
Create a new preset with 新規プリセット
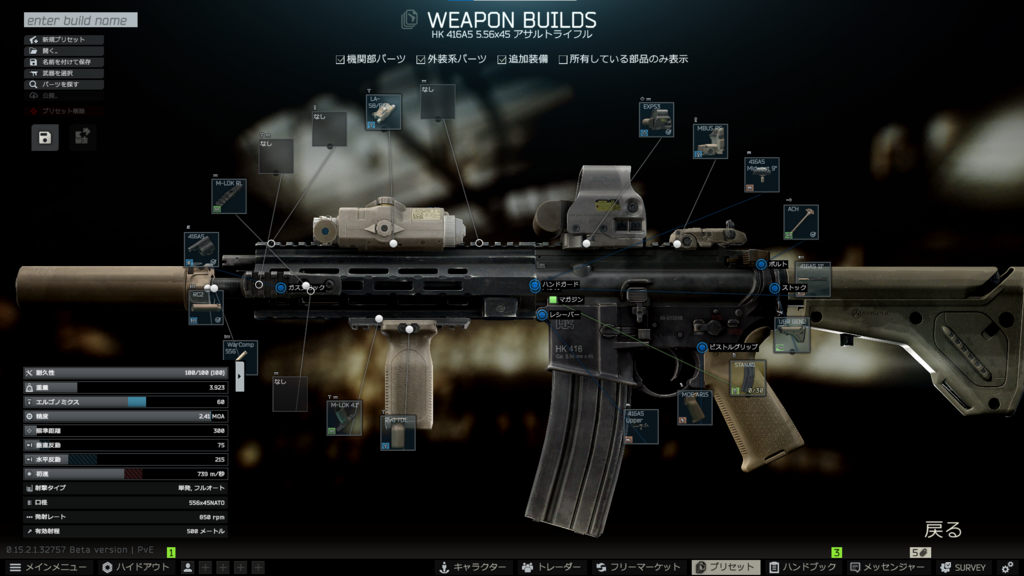(63, 40)
